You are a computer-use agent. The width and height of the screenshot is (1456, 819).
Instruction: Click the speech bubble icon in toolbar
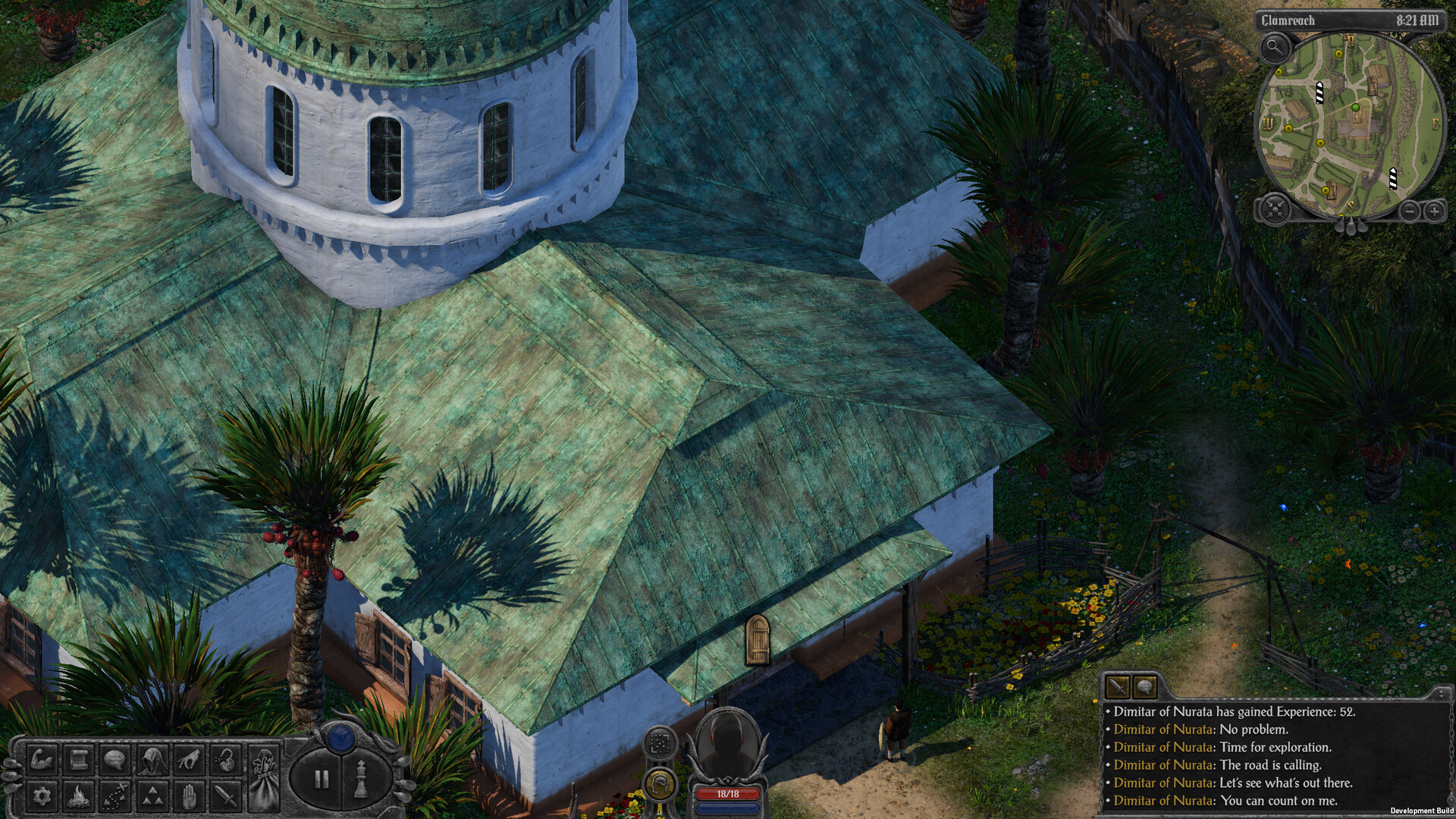pos(115,759)
